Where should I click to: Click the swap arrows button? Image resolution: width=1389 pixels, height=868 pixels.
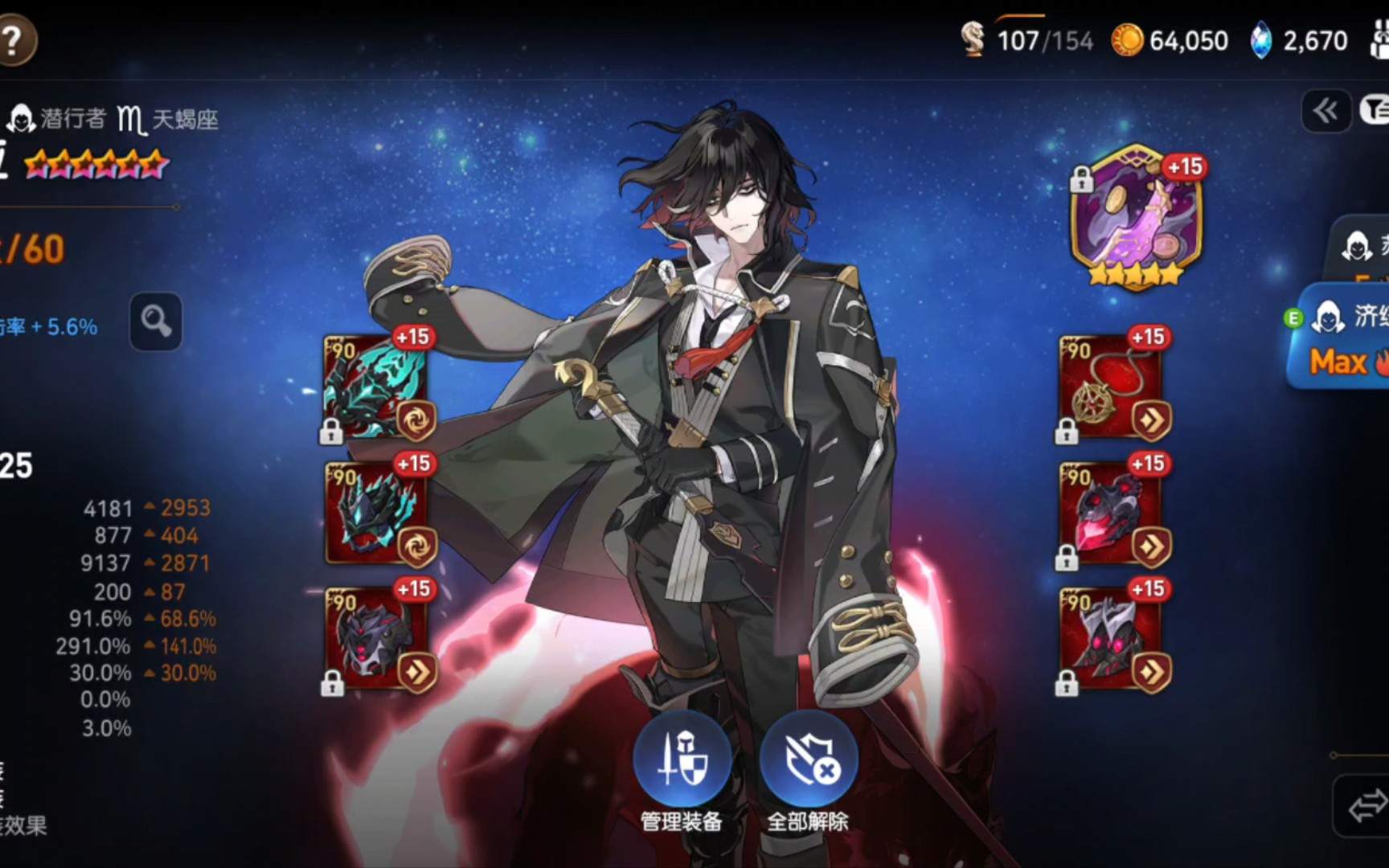[1366, 805]
